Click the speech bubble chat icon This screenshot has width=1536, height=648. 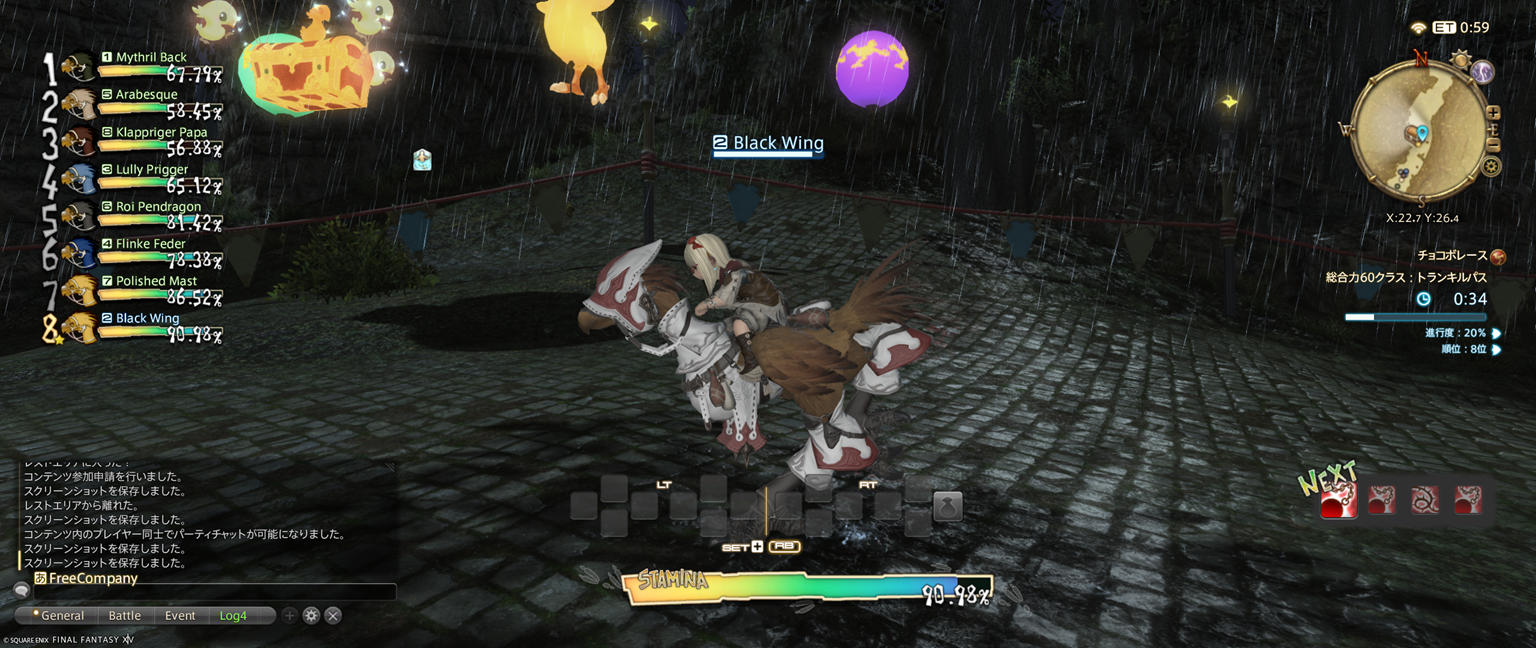21,591
